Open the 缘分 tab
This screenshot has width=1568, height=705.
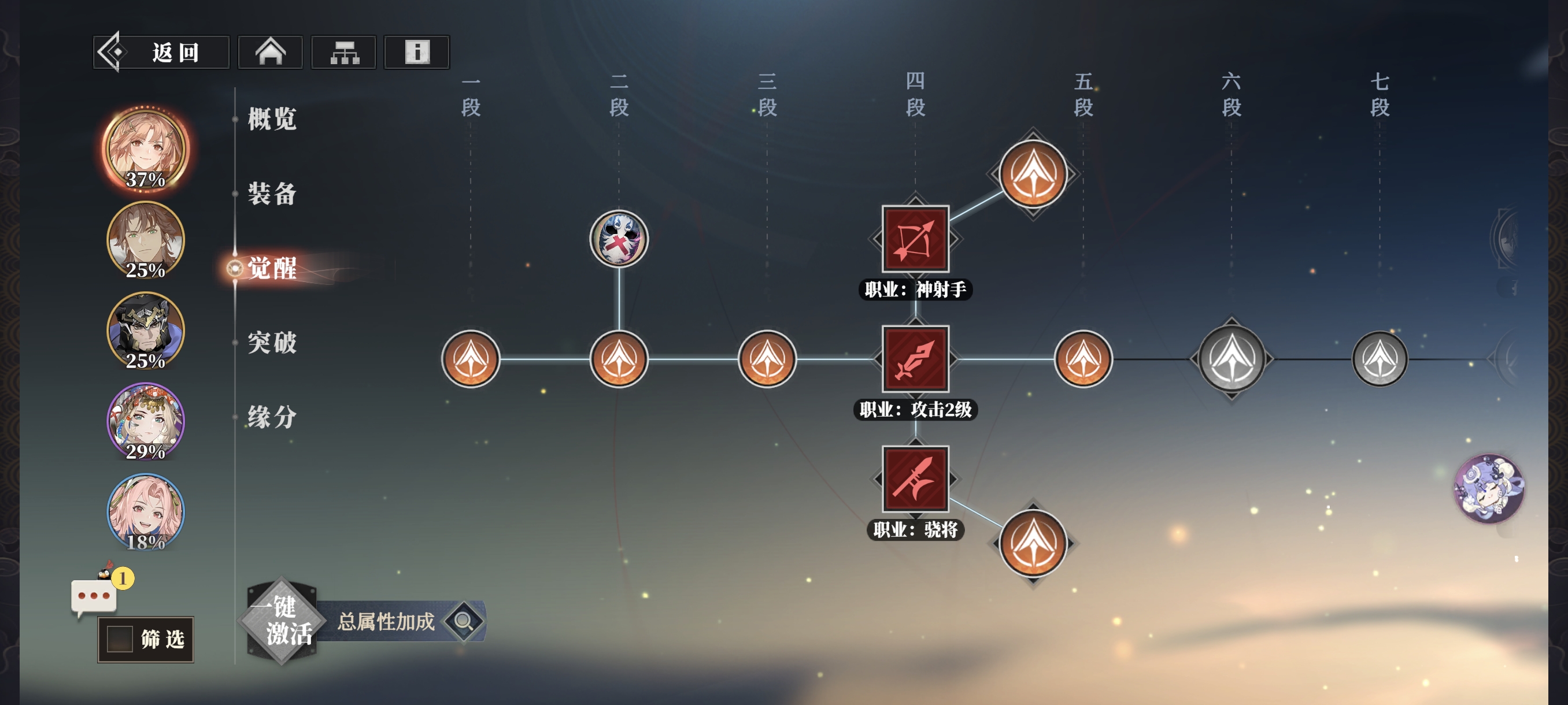pyautogui.click(x=272, y=417)
